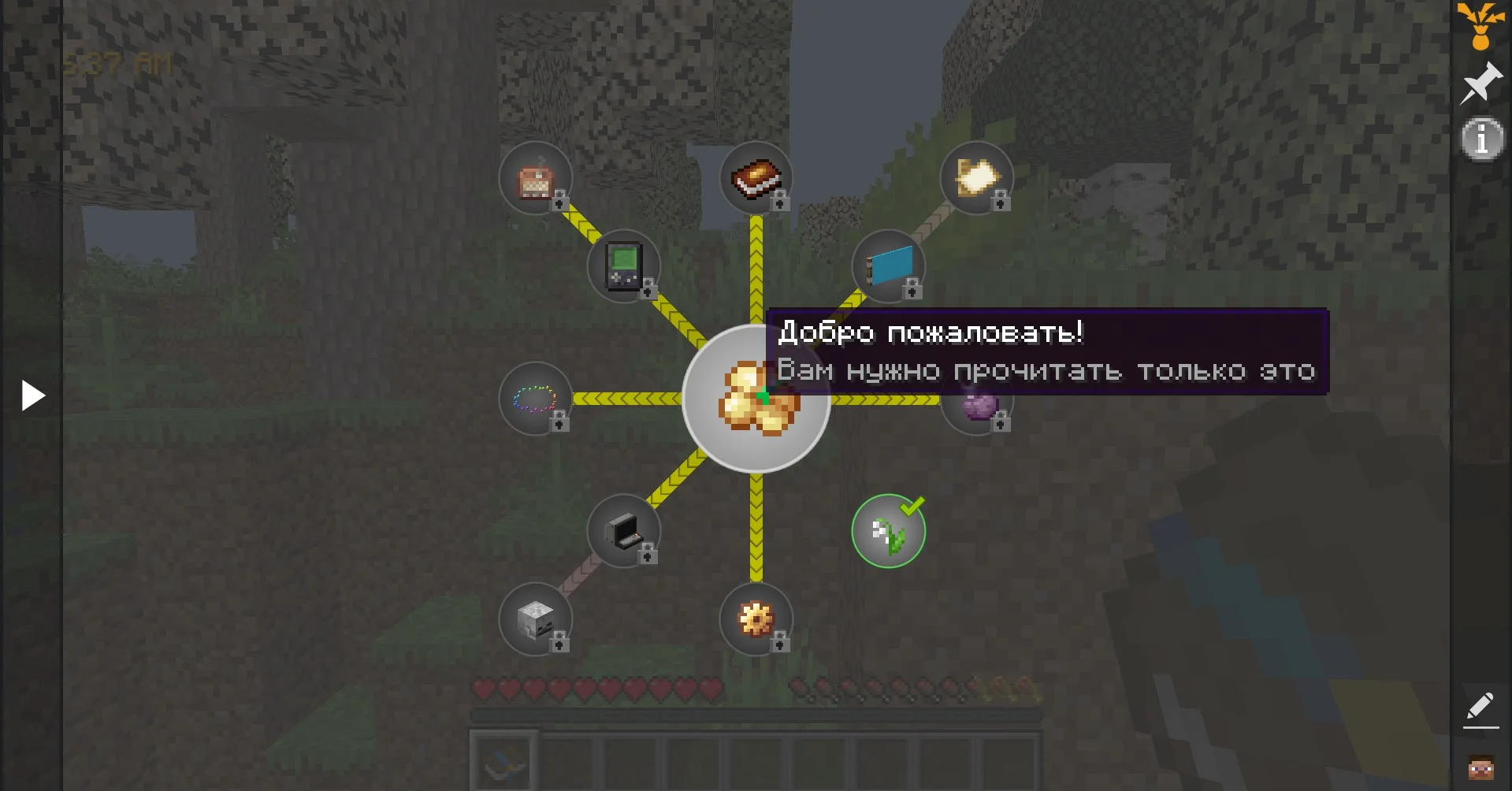Click the orange emblem icon in the corner
Viewport: 1512px width, 791px height.
point(1480,25)
